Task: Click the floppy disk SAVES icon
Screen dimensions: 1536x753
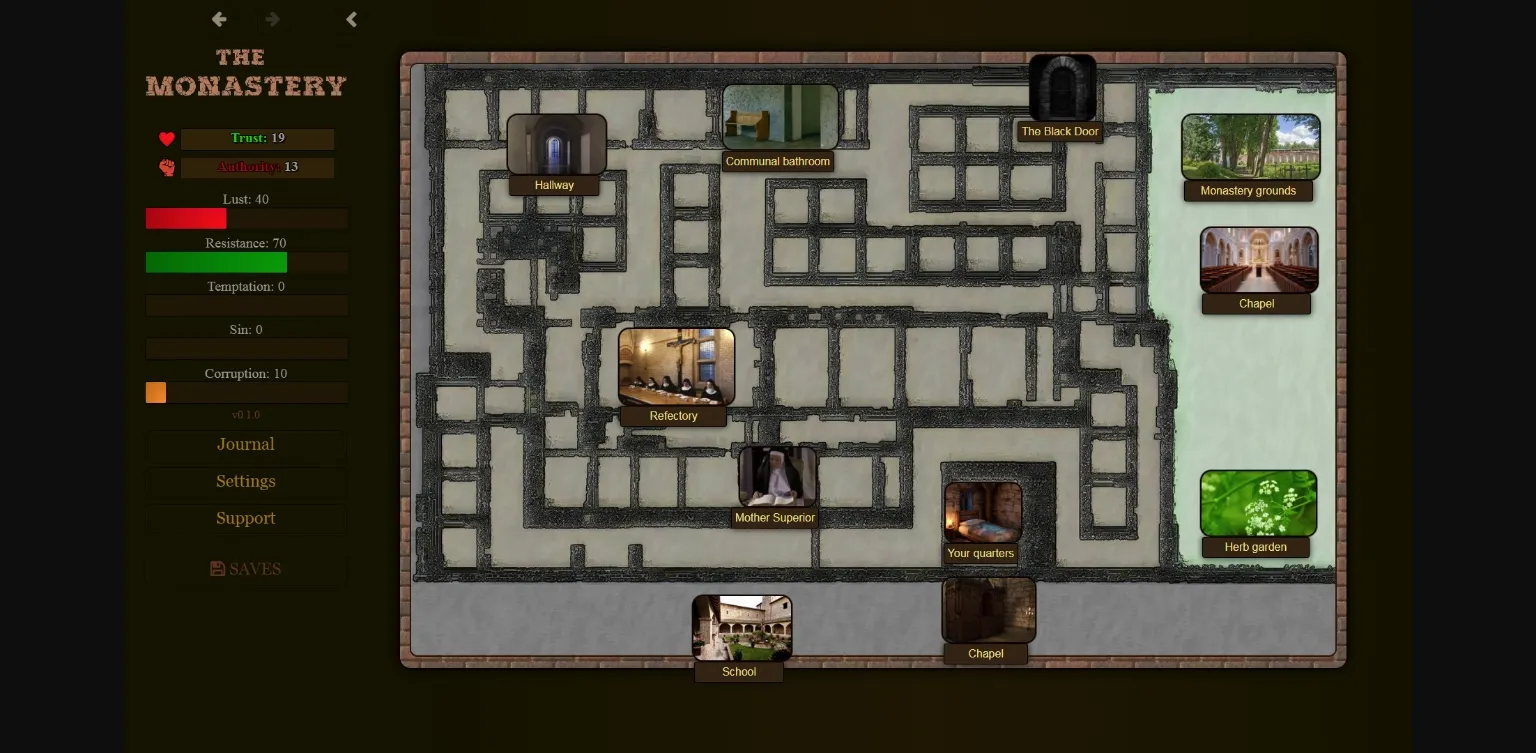Action: [218, 567]
